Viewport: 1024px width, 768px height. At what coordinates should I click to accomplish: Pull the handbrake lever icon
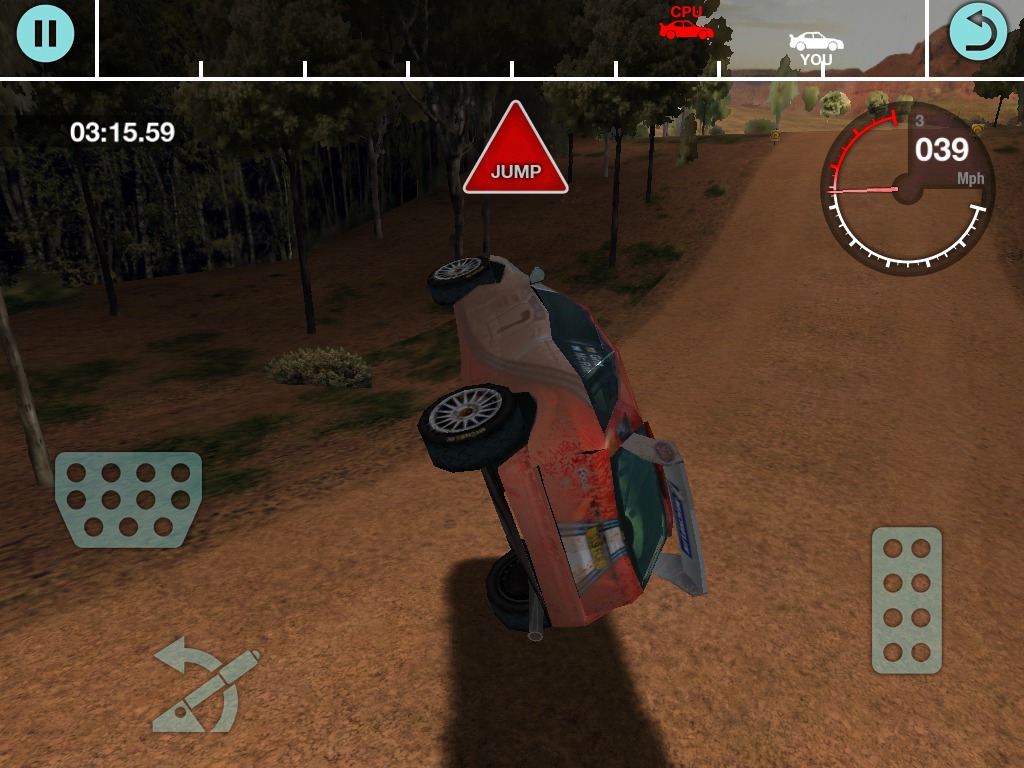(x=207, y=689)
